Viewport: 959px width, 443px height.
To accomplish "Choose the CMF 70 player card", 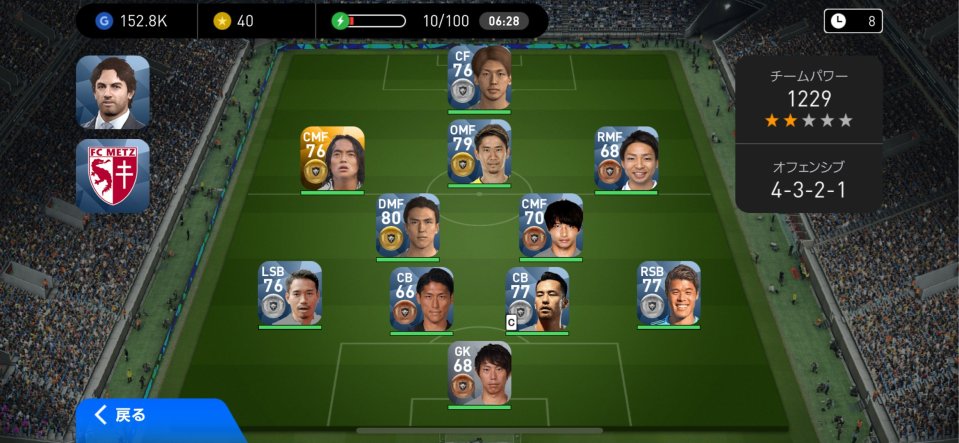I will 550,225.
